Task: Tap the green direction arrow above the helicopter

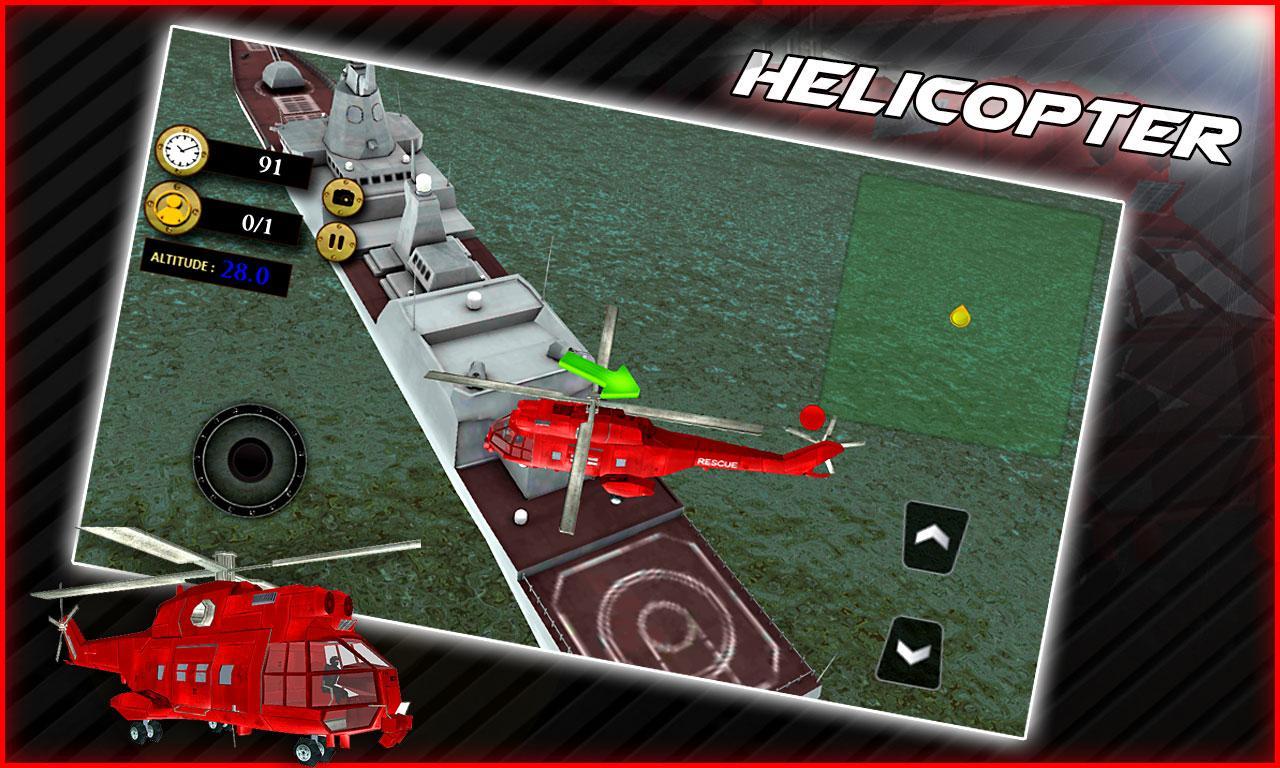Action: point(601,378)
